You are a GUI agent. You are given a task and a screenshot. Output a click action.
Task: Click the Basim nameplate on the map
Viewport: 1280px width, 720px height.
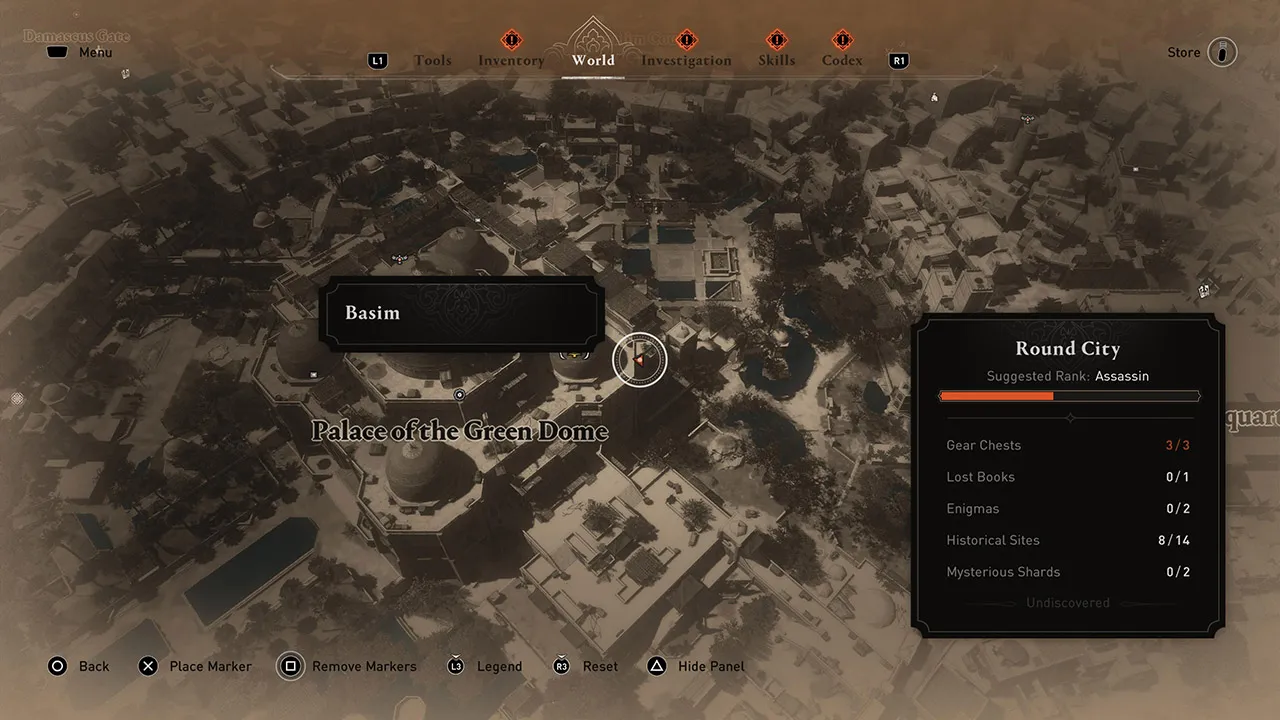click(x=462, y=313)
